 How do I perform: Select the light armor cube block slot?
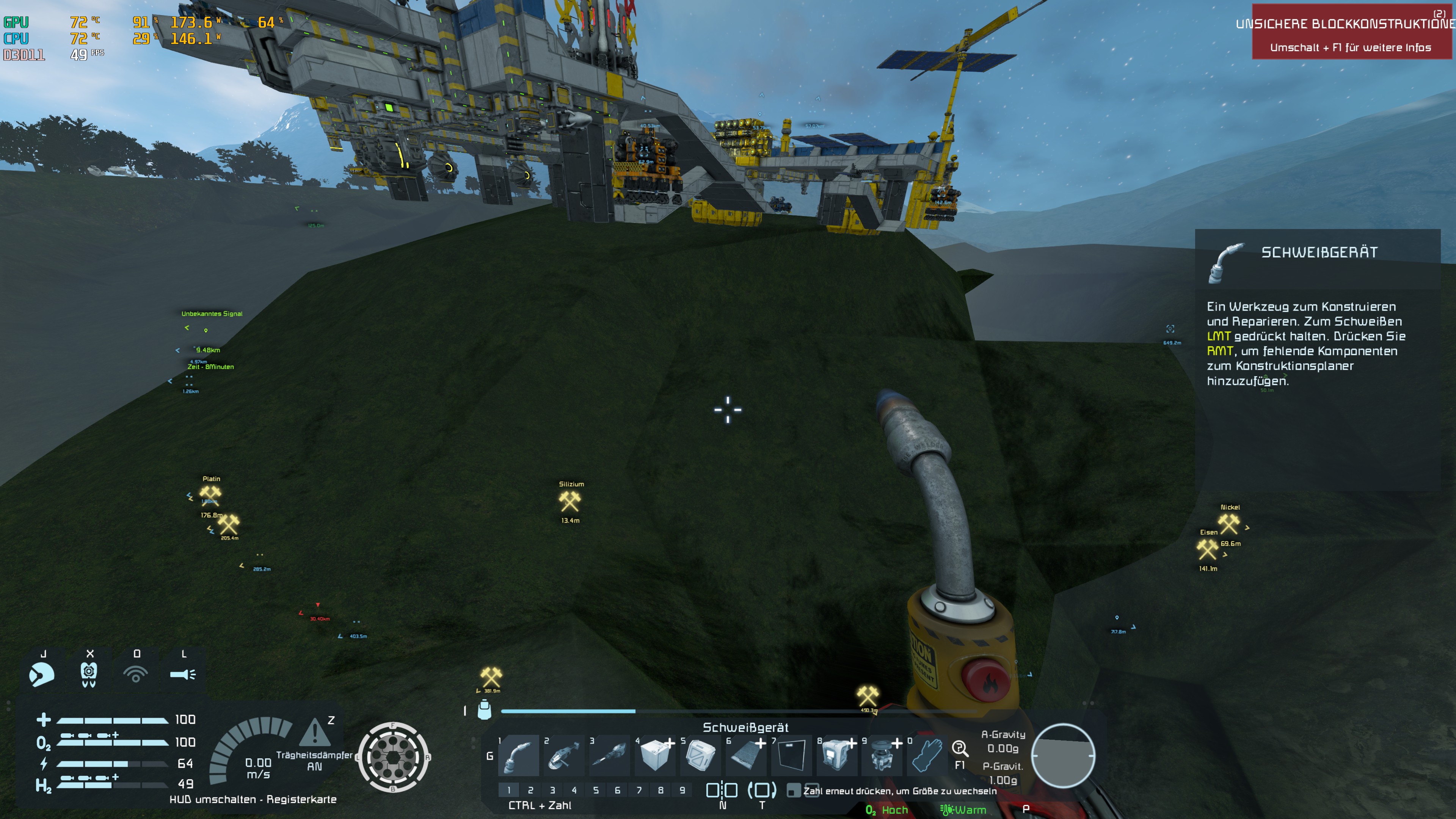pos(655,756)
